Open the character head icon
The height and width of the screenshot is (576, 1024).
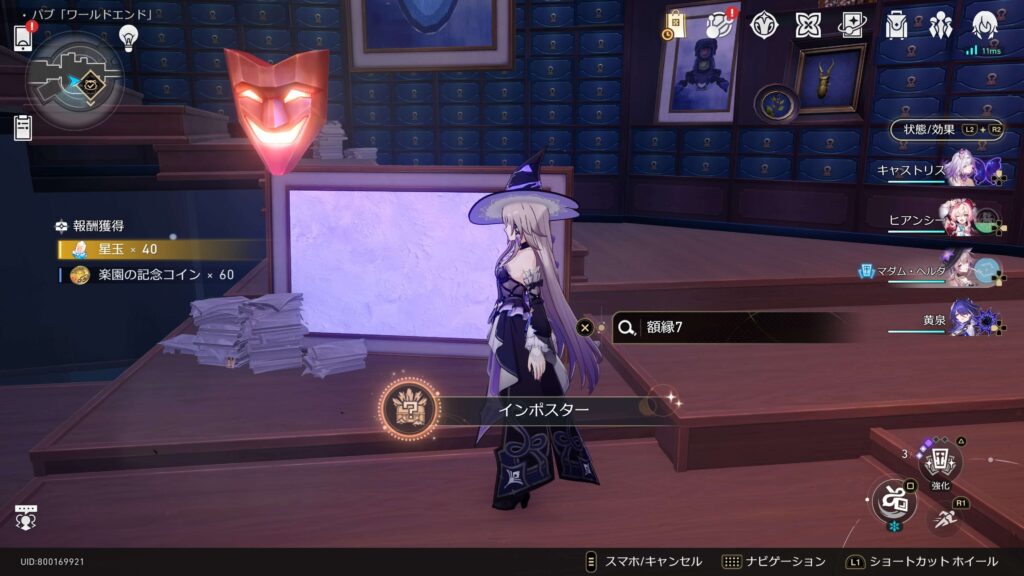click(985, 25)
